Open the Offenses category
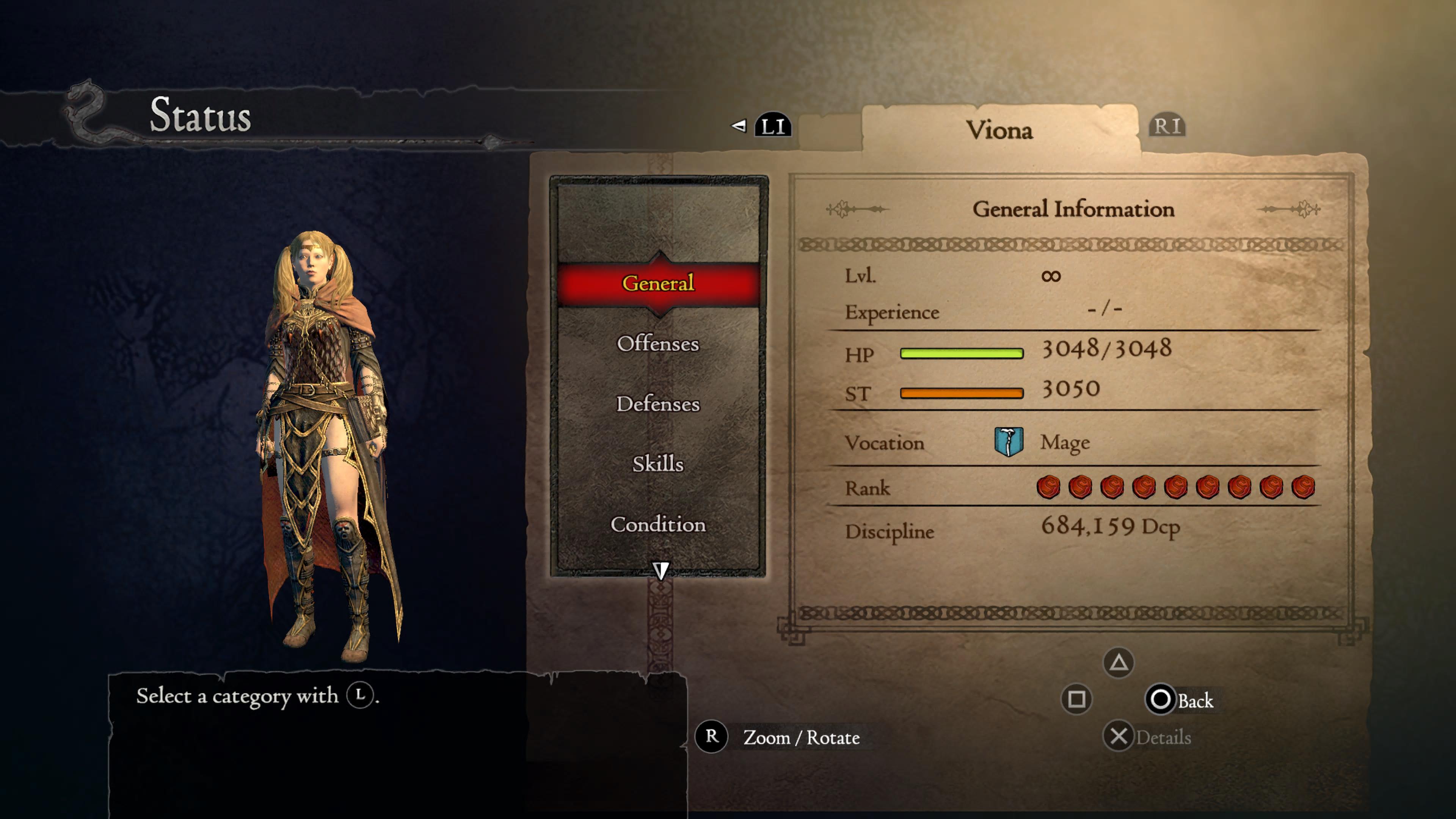 (658, 344)
